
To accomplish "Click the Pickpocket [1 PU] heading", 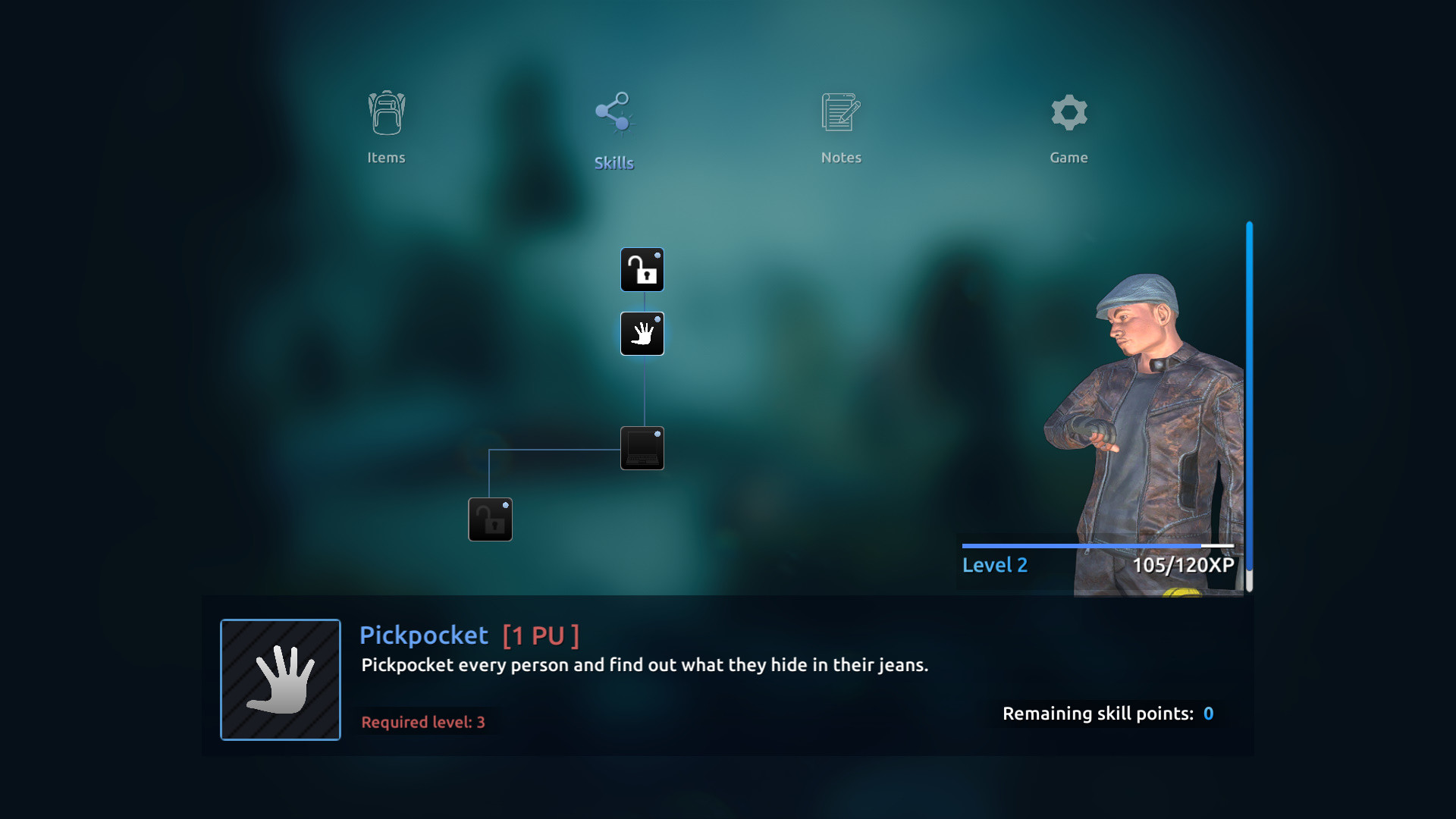I will [468, 635].
